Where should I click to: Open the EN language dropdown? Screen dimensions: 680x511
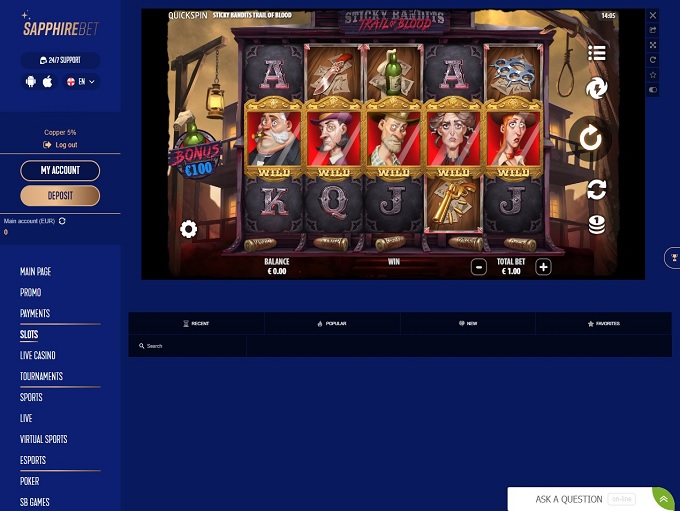tap(81, 82)
